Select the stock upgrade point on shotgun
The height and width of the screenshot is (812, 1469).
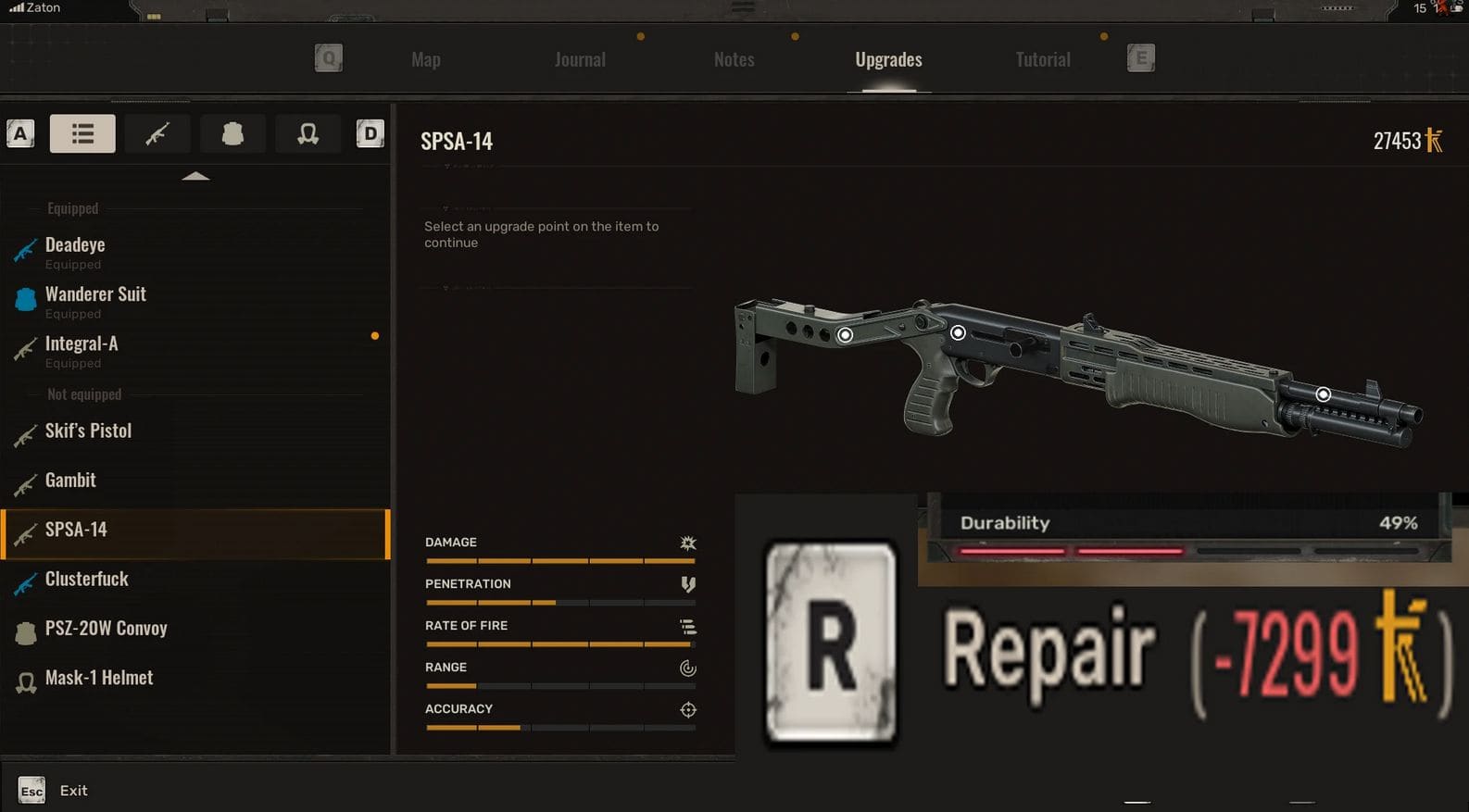(845, 335)
